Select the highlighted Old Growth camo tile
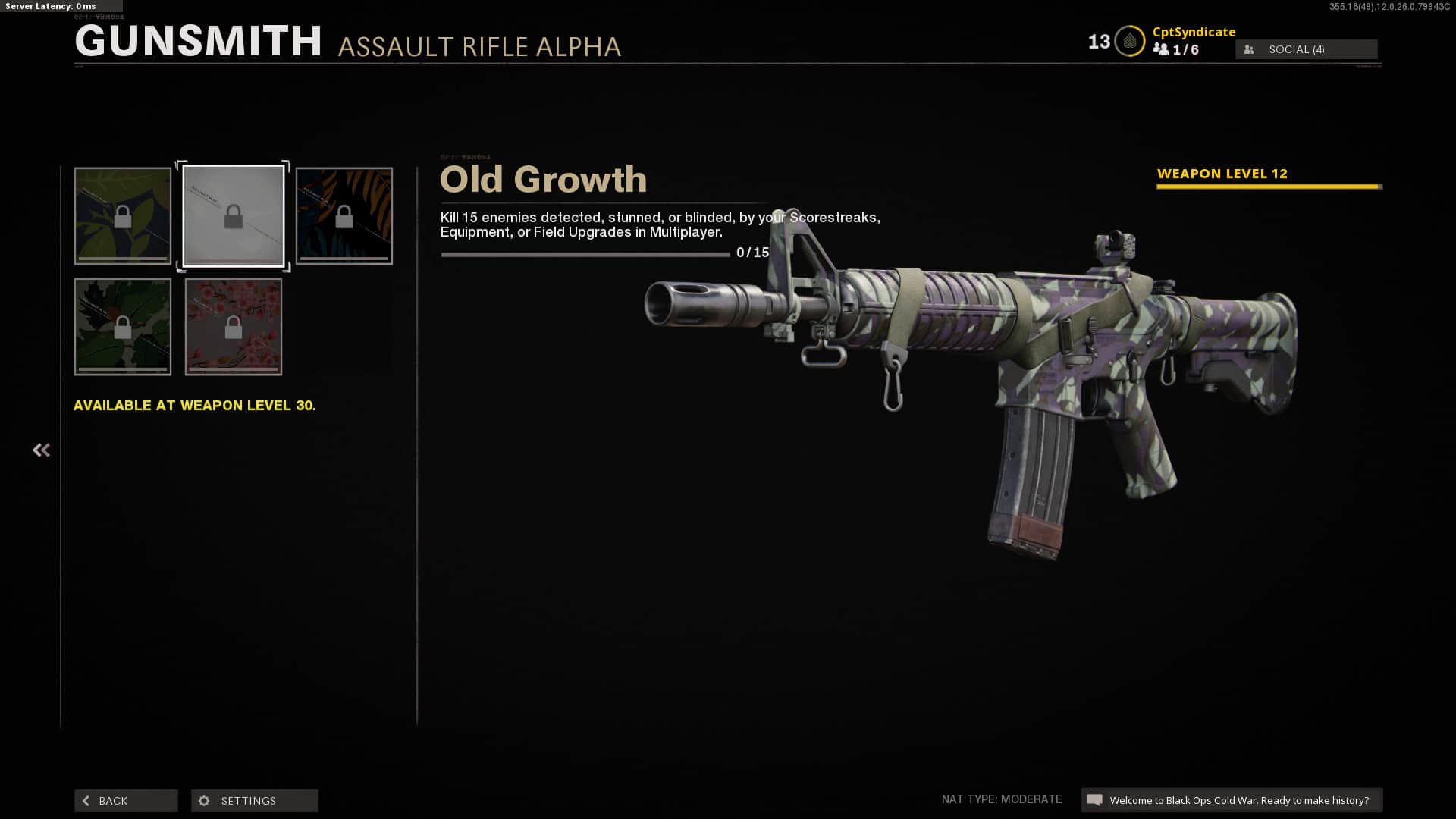Viewport: 1456px width, 819px height. (x=234, y=216)
